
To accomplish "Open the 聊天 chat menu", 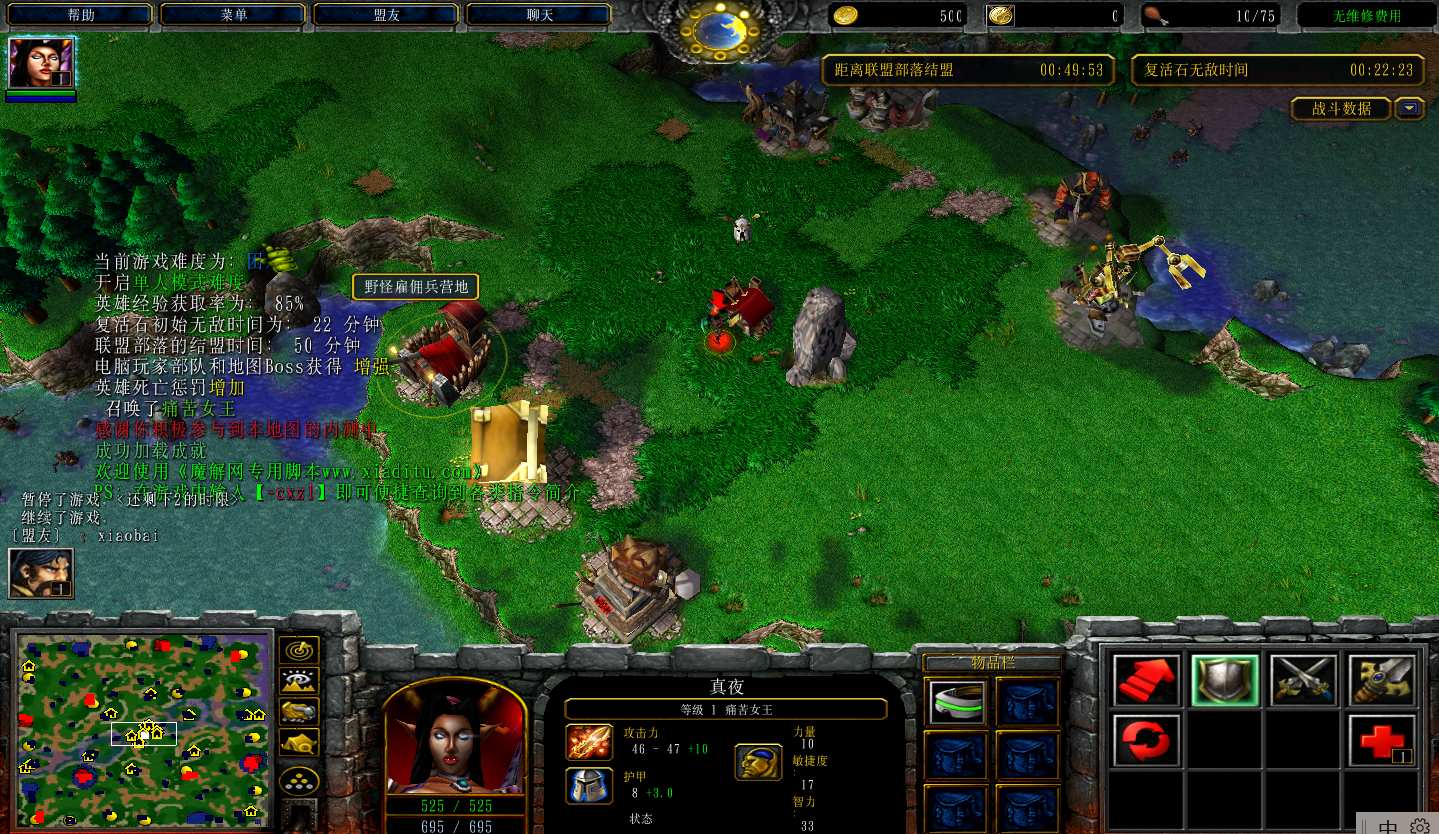I will pyautogui.click(x=539, y=15).
